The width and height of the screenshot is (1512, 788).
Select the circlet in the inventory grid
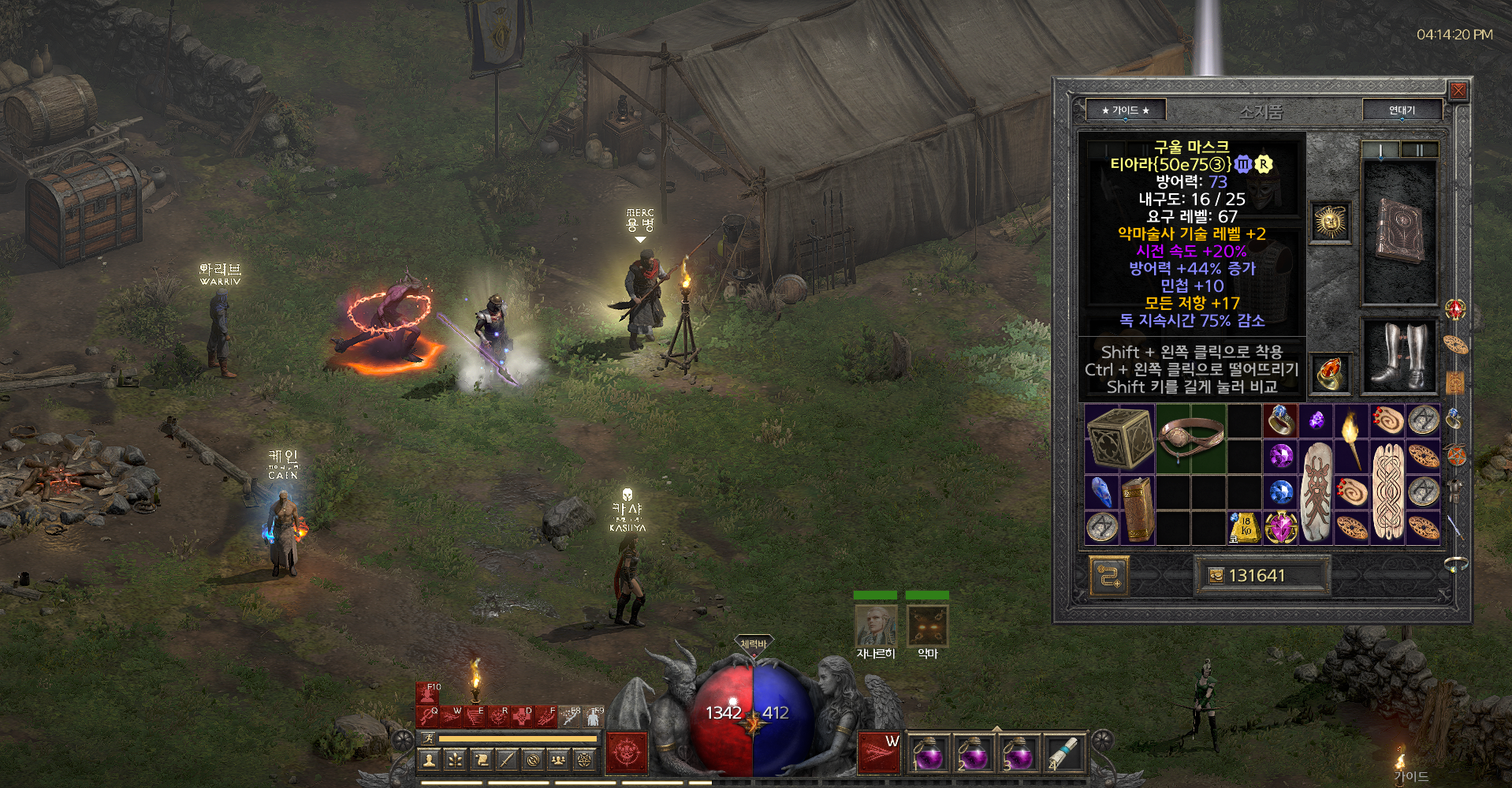(1190, 439)
